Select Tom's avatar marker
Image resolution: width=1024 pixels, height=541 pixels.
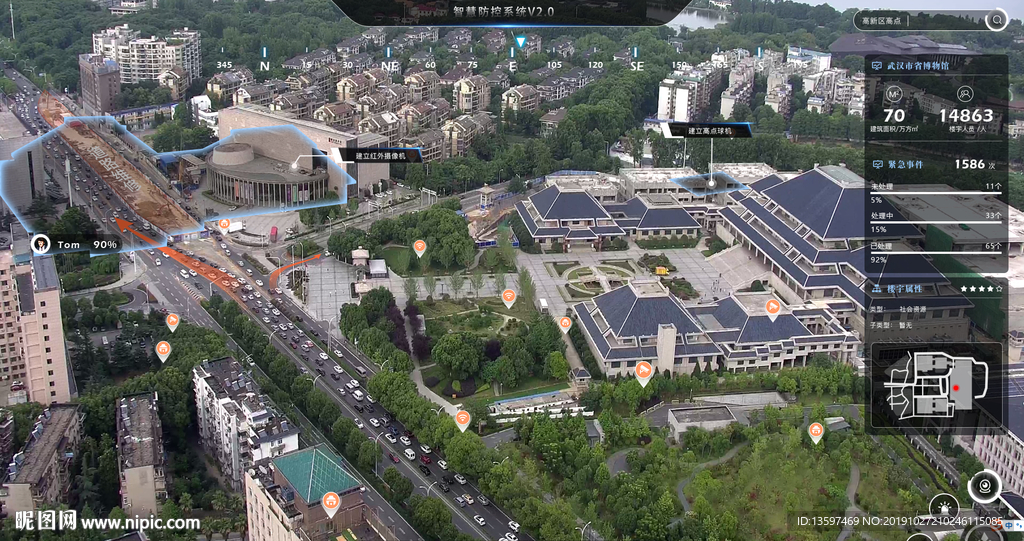point(41,243)
